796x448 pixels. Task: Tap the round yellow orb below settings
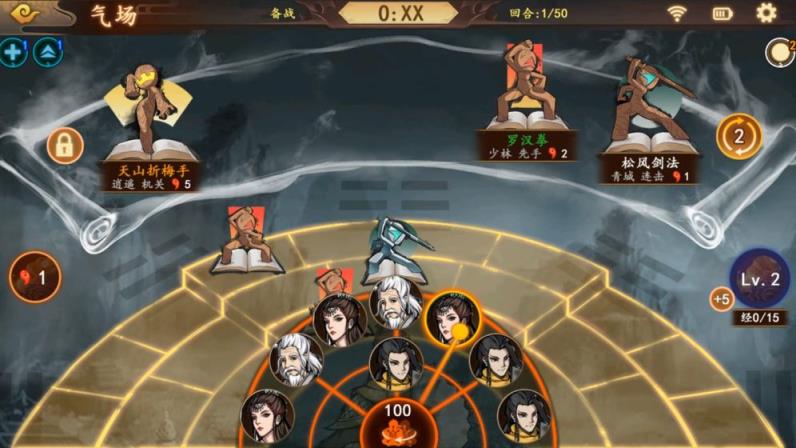click(x=778, y=53)
